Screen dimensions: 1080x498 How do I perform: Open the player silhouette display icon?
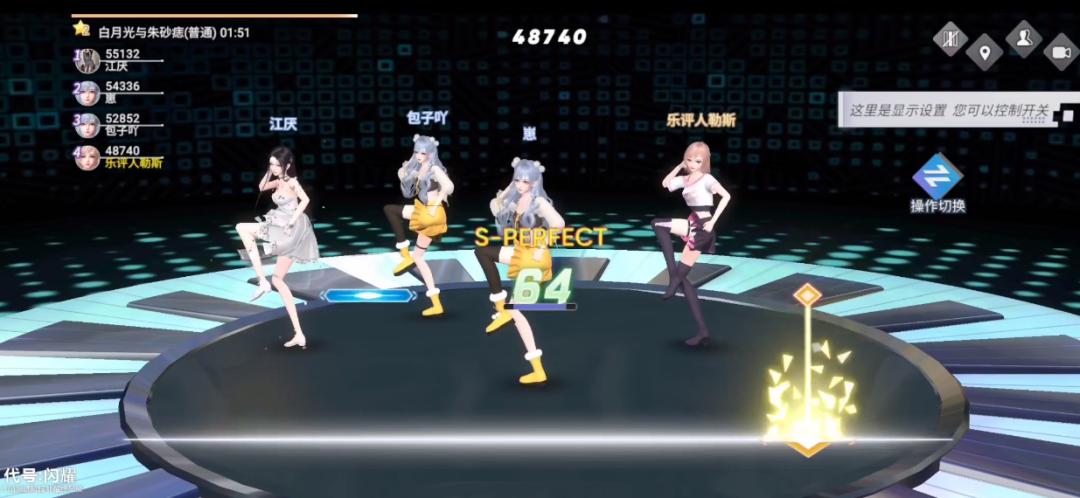pos(1023,39)
